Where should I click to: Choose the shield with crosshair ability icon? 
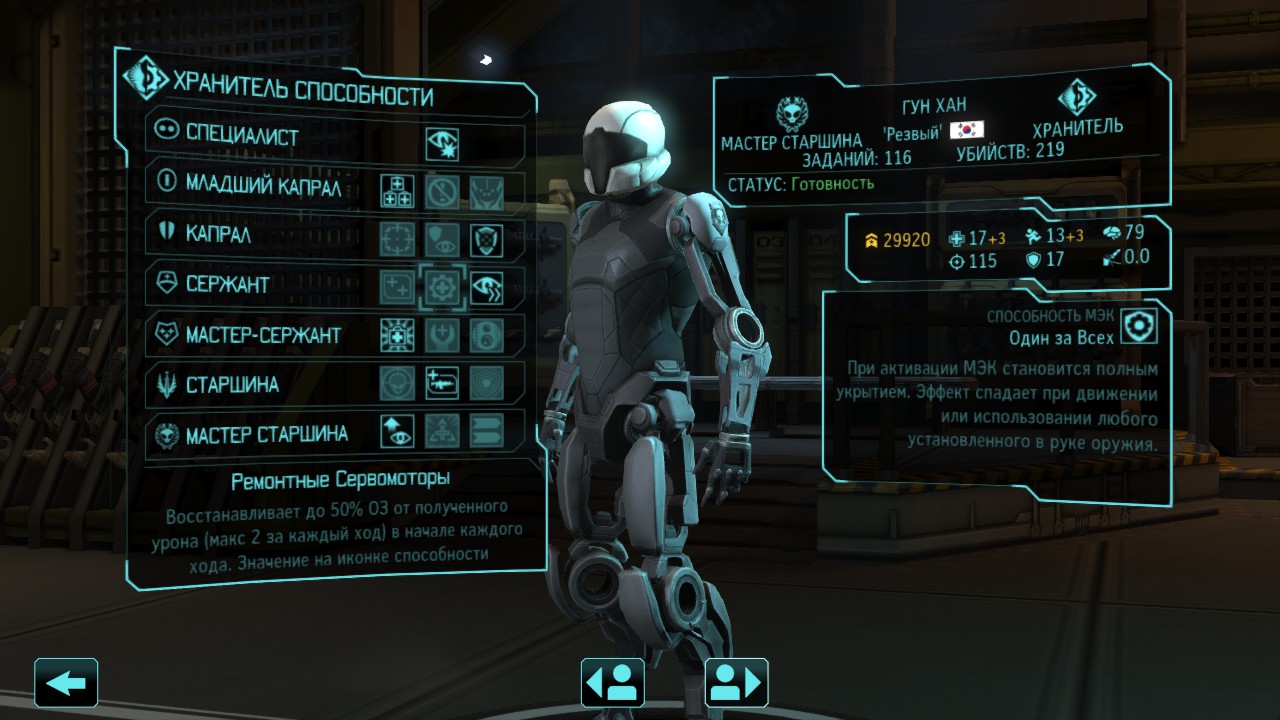click(486, 240)
